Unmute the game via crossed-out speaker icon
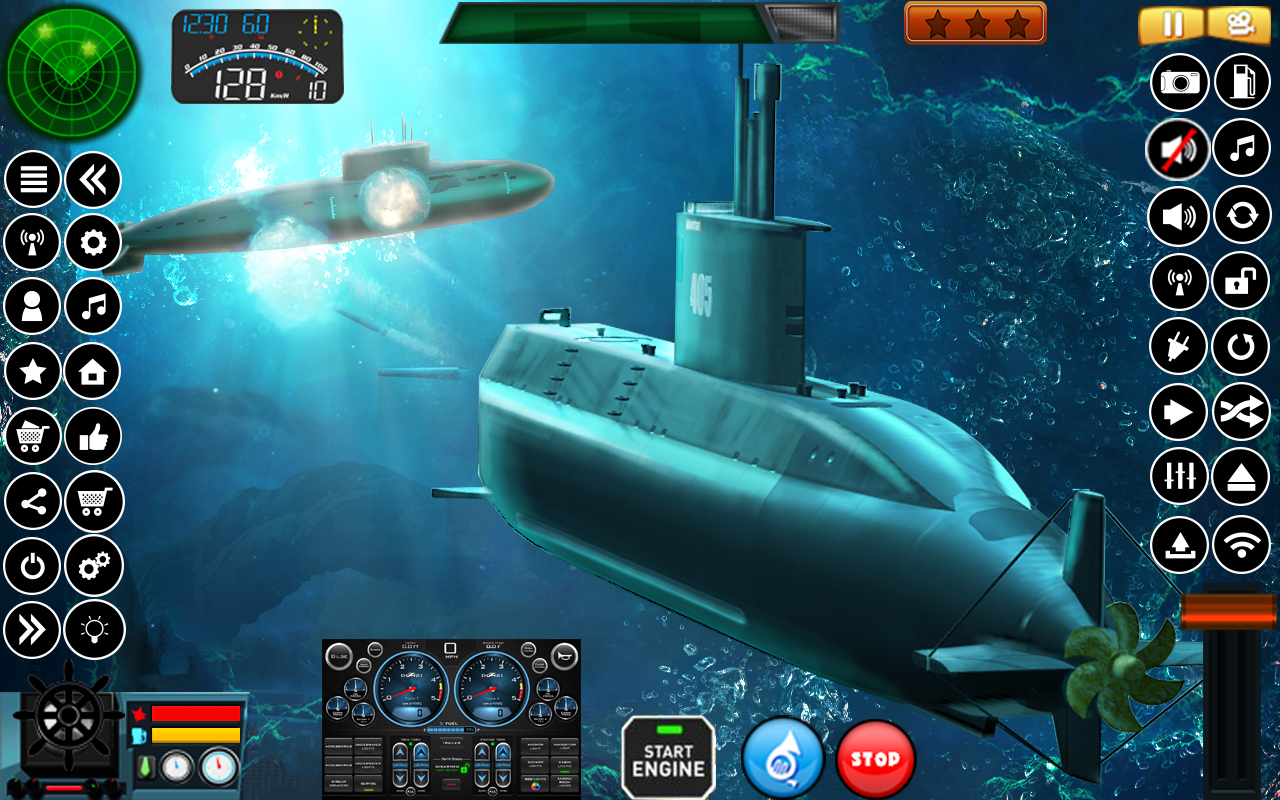This screenshot has height=800, width=1280. point(1178,148)
